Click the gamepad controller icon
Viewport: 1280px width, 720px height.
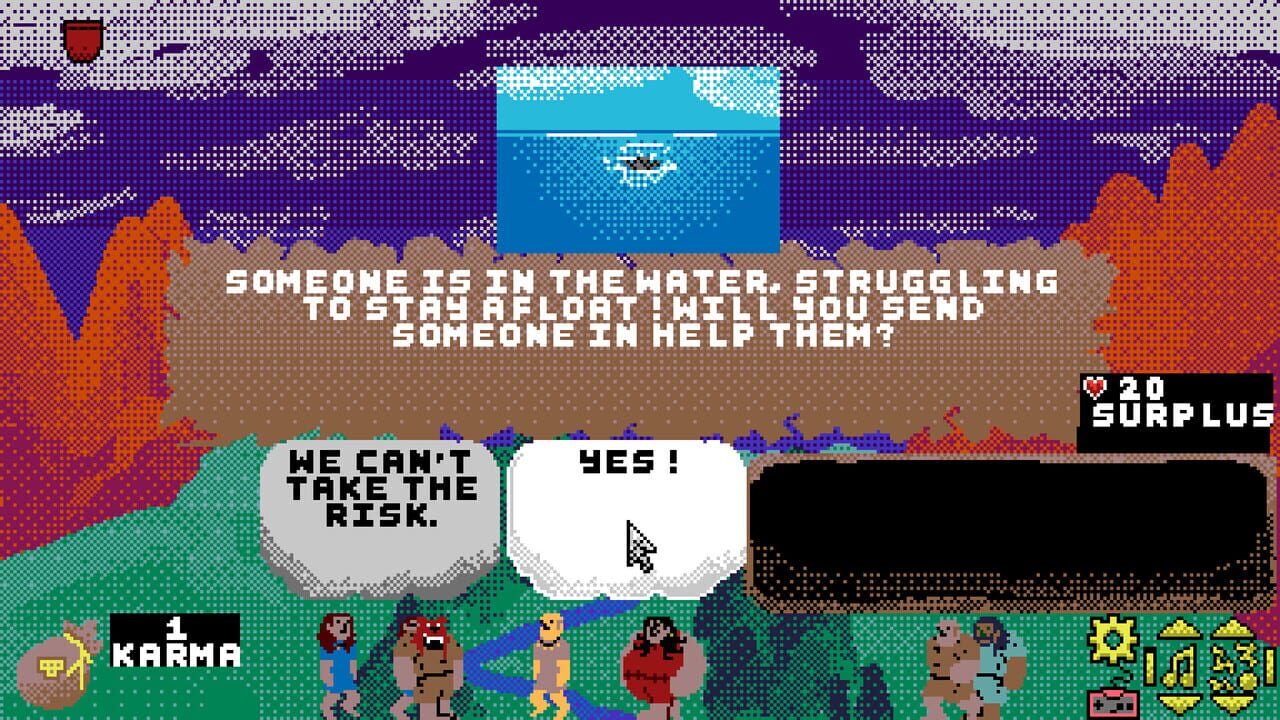(x=1113, y=703)
